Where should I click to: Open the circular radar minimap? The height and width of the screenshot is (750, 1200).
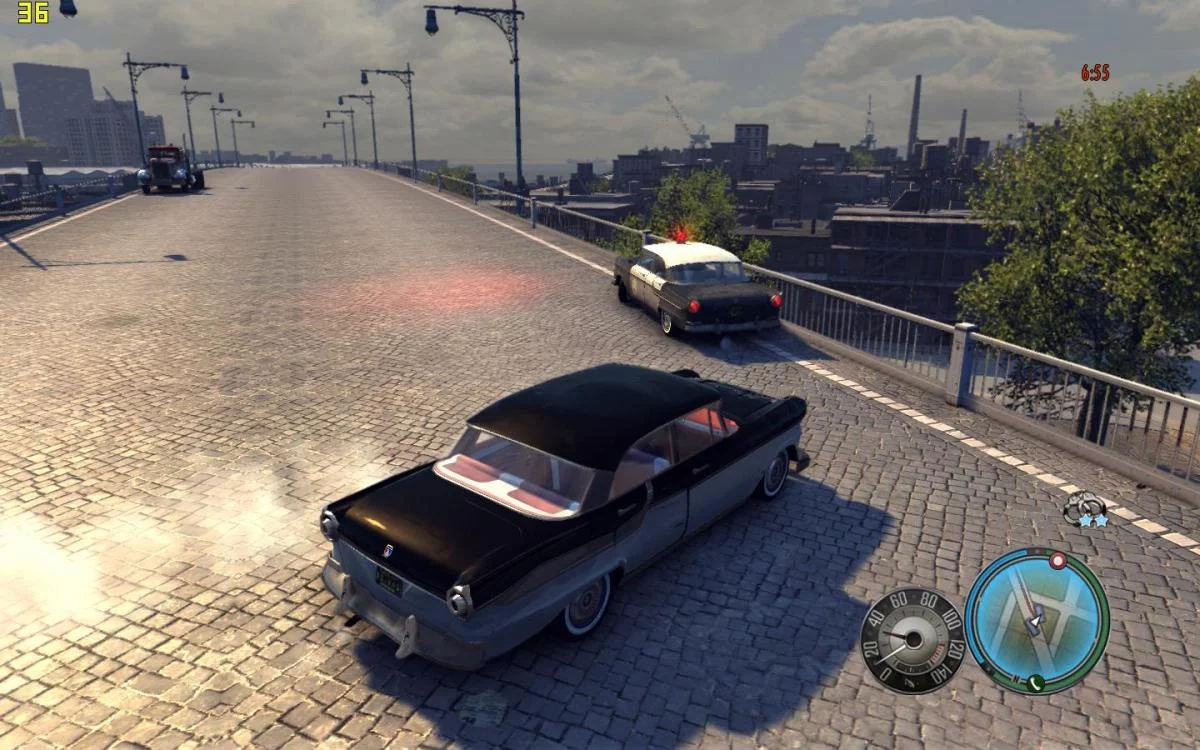pos(1037,621)
